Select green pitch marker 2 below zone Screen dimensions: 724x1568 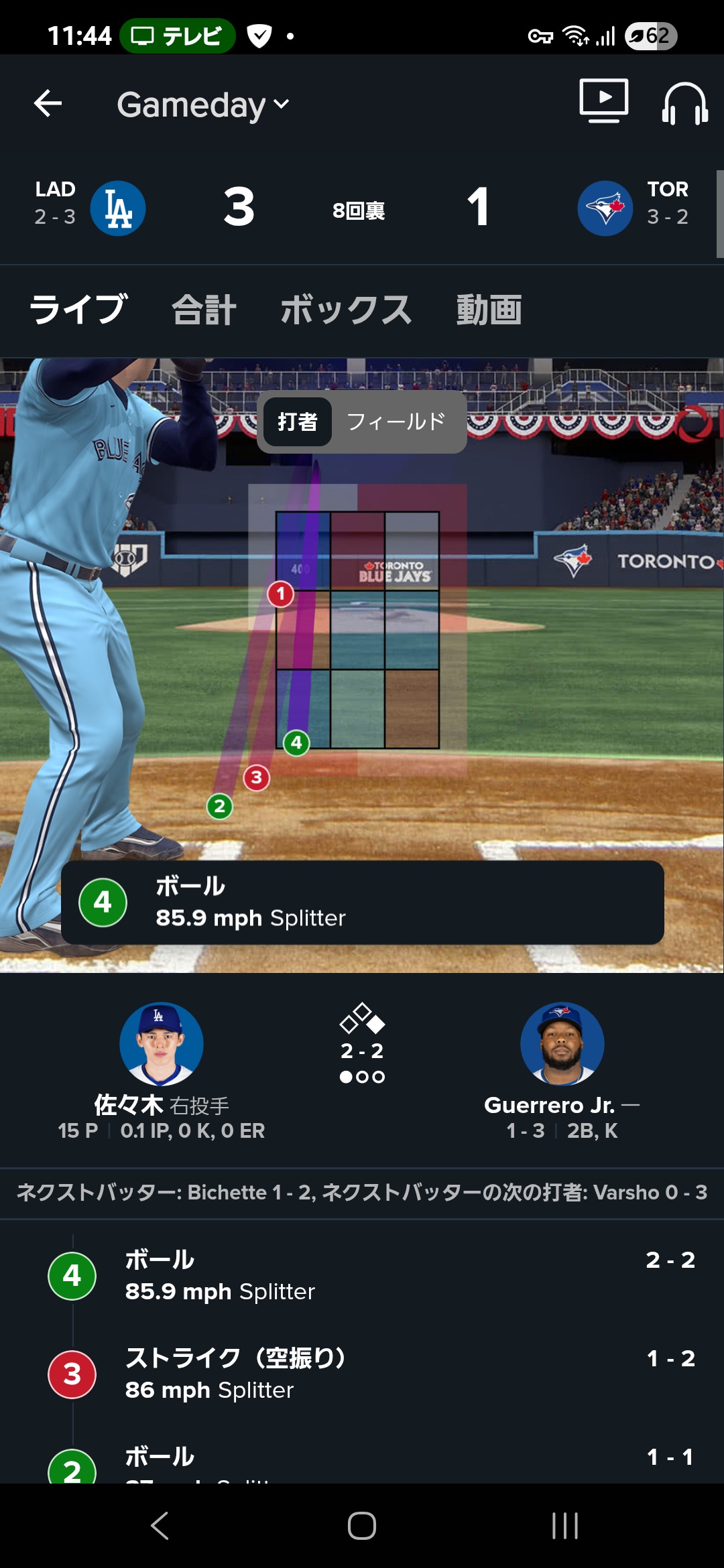[220, 806]
